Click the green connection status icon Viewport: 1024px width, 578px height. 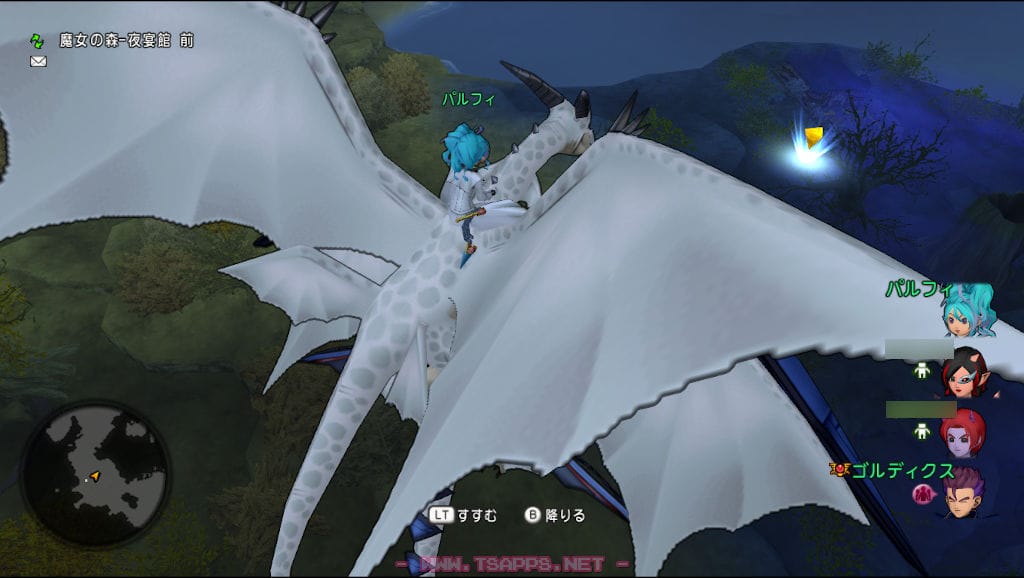pos(37,42)
